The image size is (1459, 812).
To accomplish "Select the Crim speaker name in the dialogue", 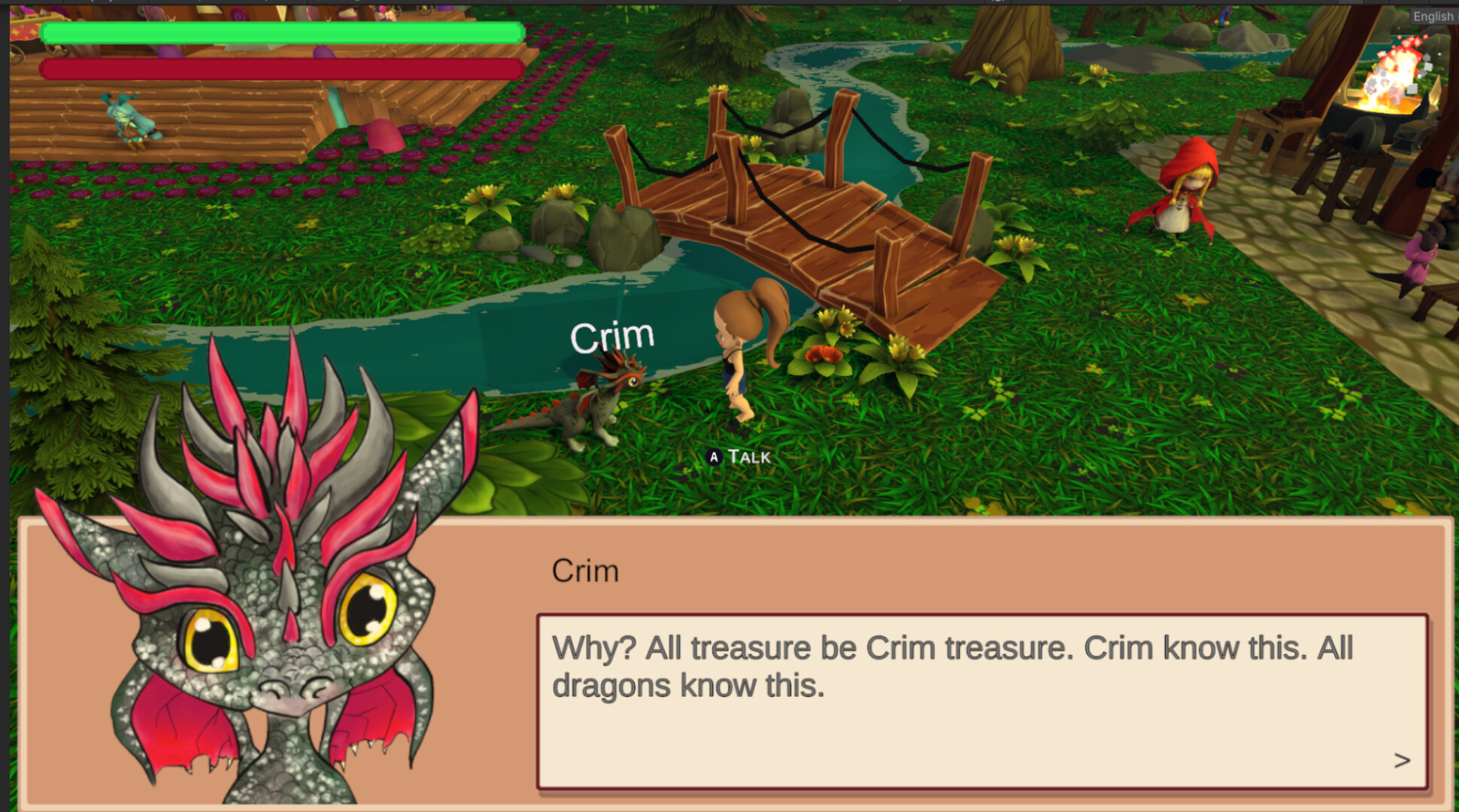I will click(x=585, y=571).
